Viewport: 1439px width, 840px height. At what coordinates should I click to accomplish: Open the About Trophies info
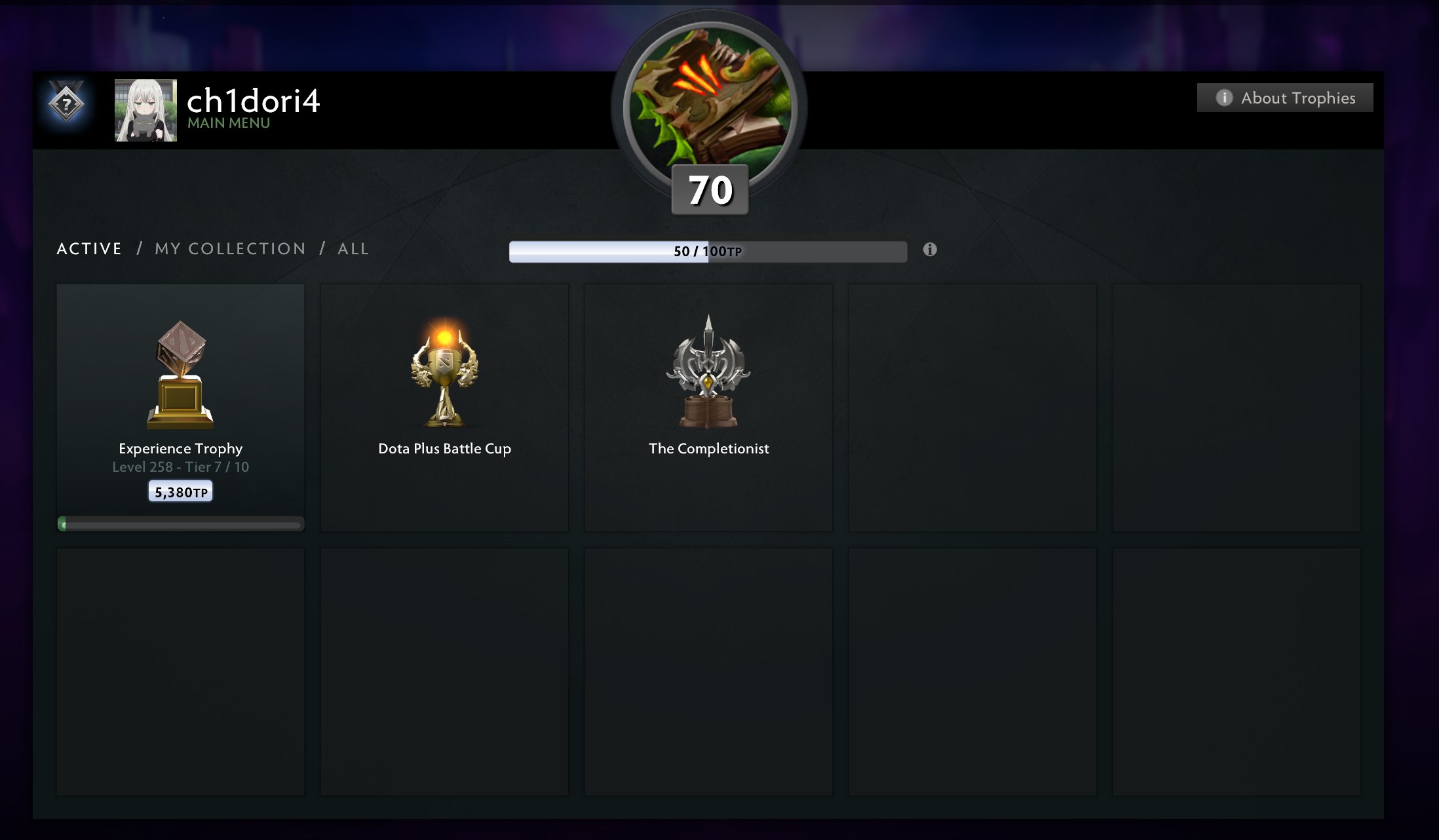click(1284, 98)
